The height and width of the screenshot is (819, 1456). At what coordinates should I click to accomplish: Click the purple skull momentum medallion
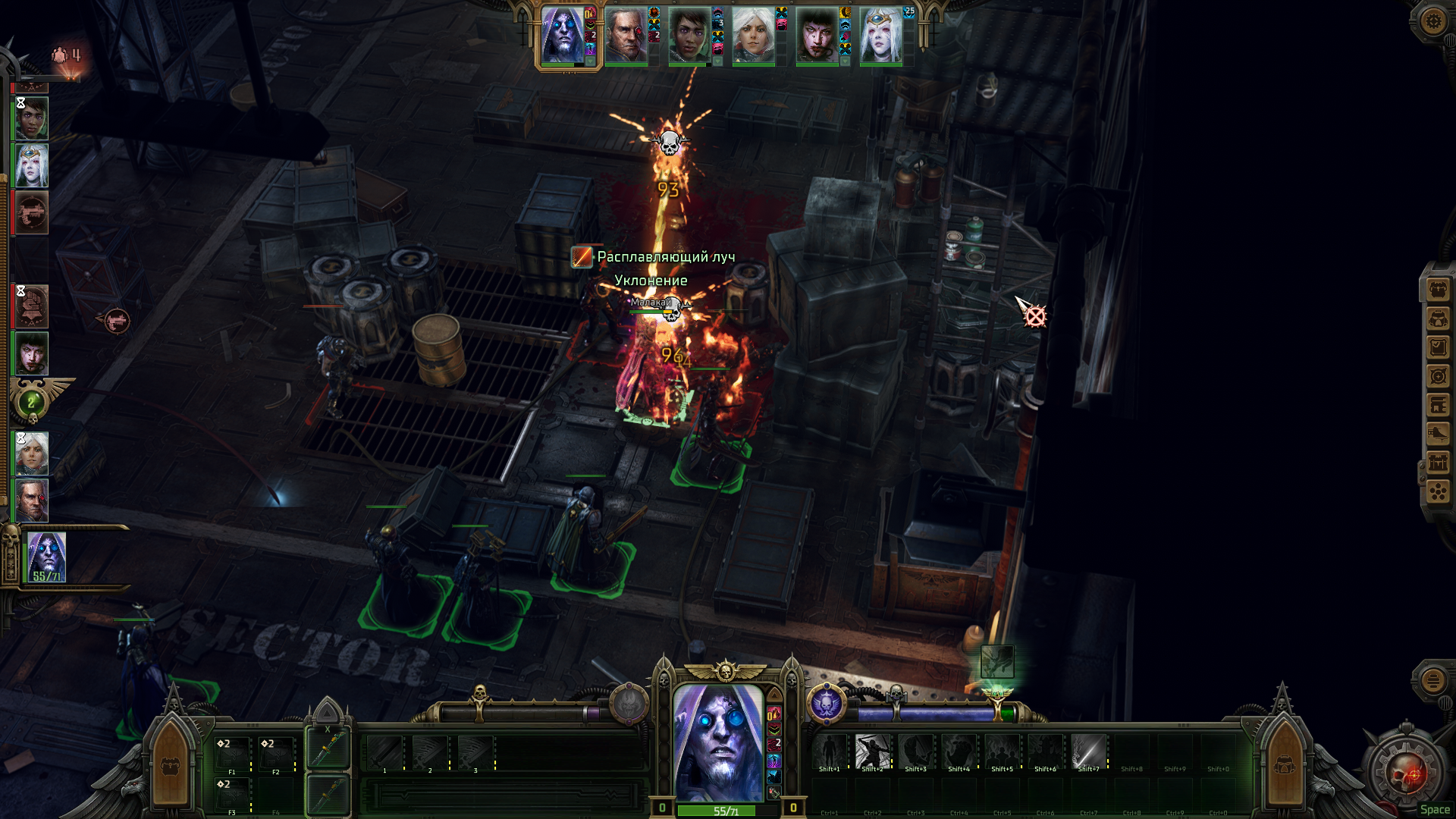826,704
